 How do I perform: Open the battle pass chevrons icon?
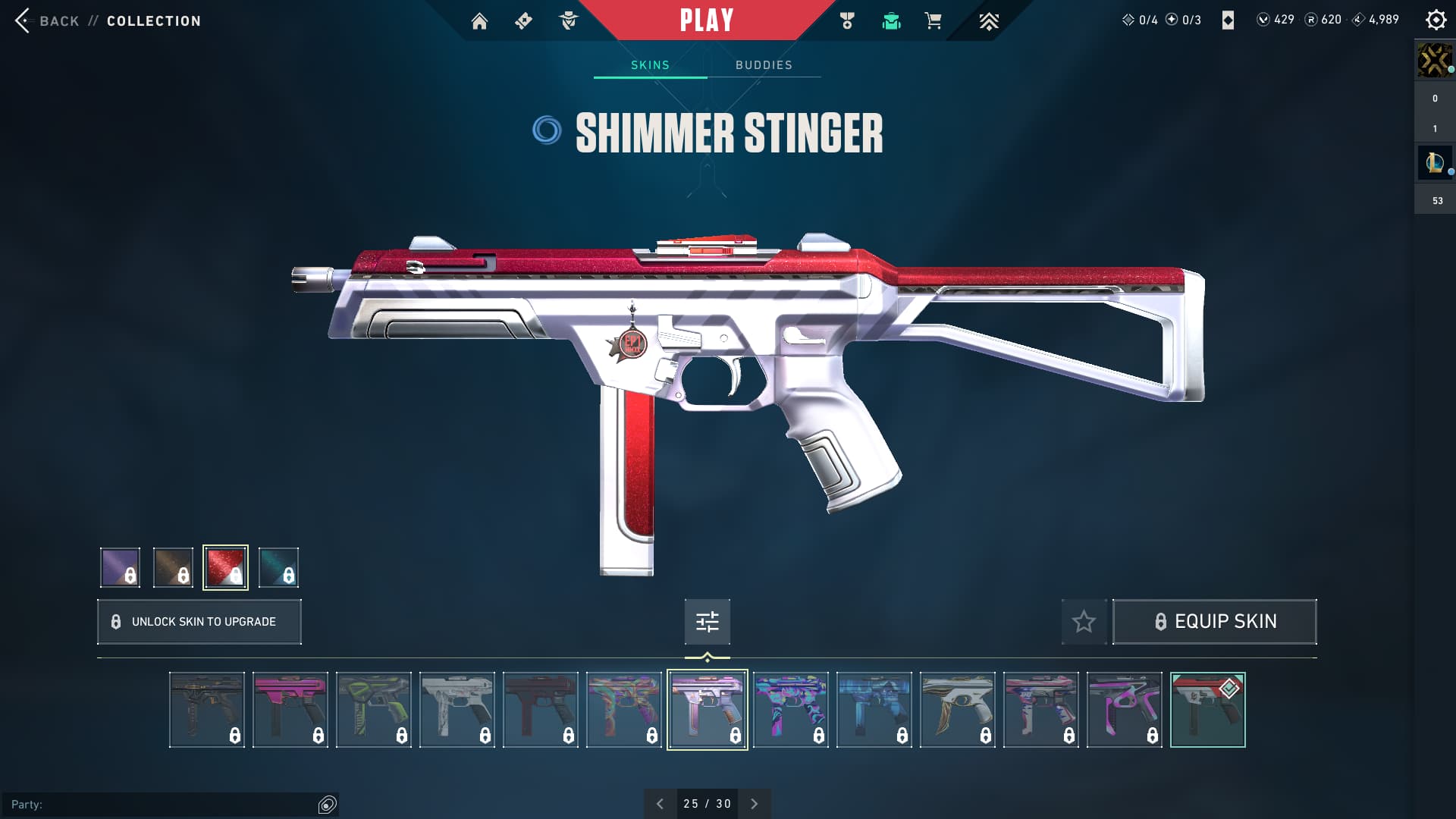click(x=988, y=21)
